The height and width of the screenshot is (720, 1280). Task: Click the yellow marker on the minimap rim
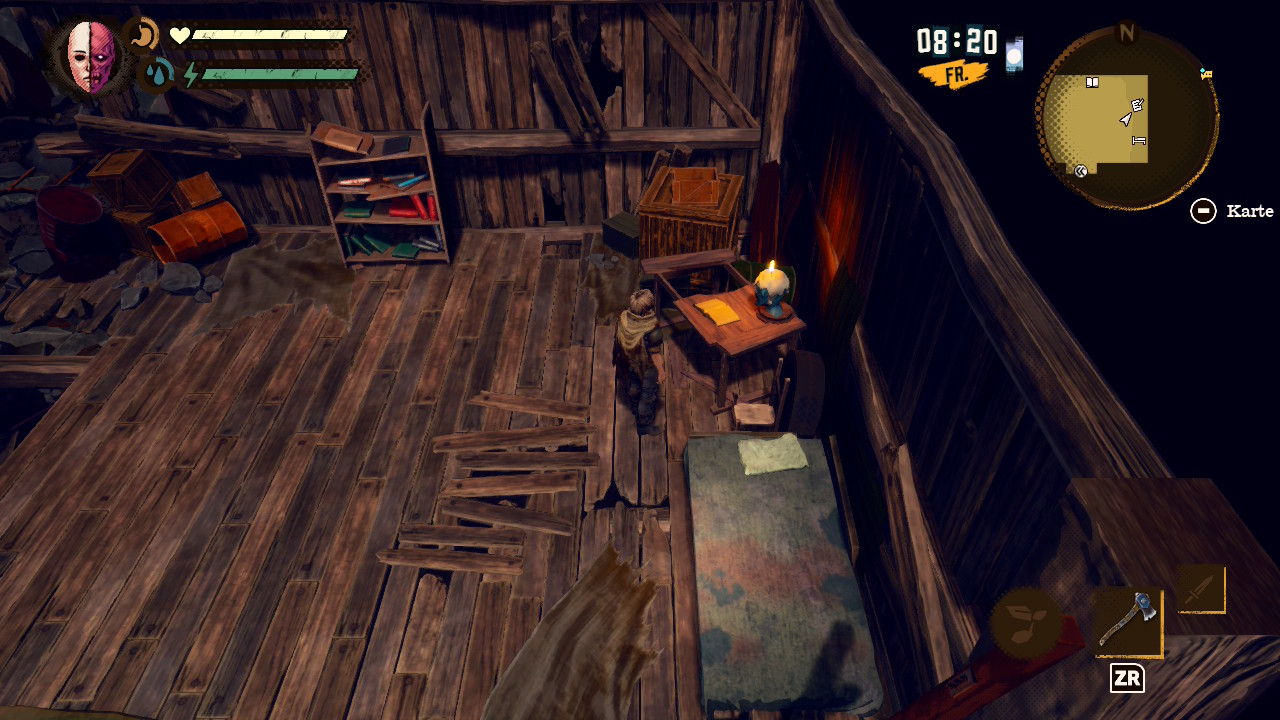coord(1206,74)
